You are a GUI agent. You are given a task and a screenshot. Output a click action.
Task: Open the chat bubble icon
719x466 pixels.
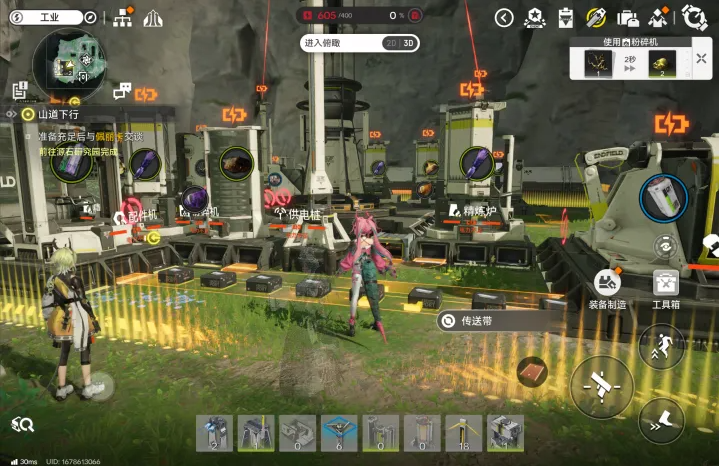(122, 92)
